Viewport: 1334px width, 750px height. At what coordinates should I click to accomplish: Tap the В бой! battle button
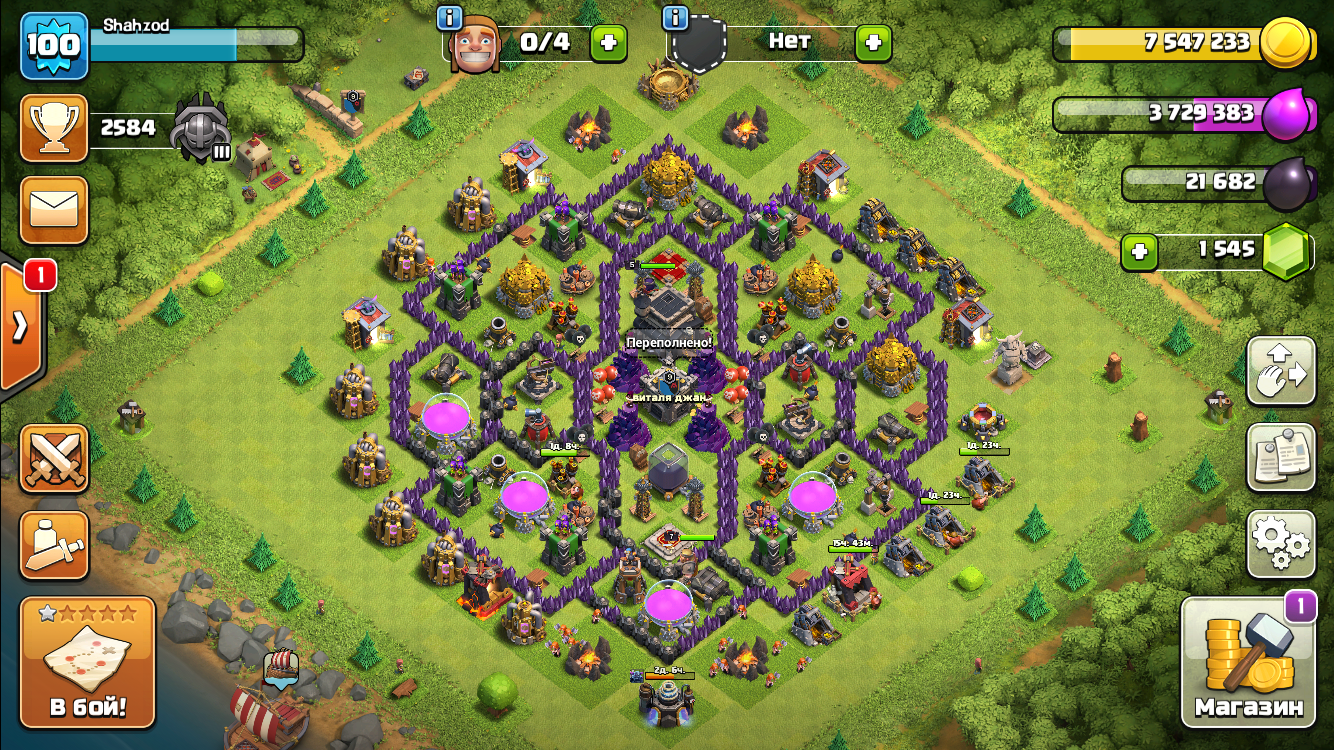tap(88, 662)
